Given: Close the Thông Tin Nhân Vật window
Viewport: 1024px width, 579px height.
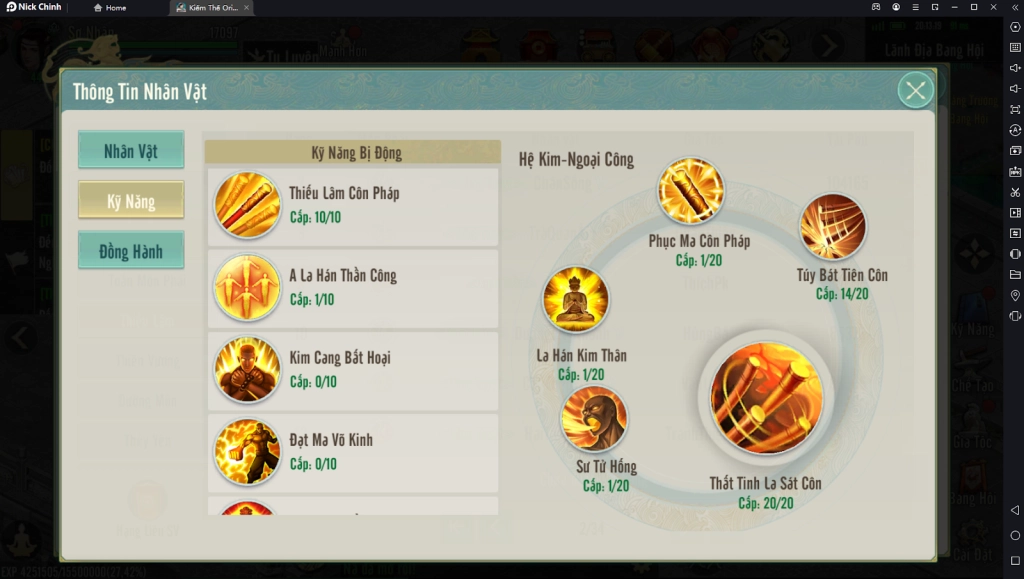Looking at the screenshot, I should pyautogui.click(x=915, y=91).
